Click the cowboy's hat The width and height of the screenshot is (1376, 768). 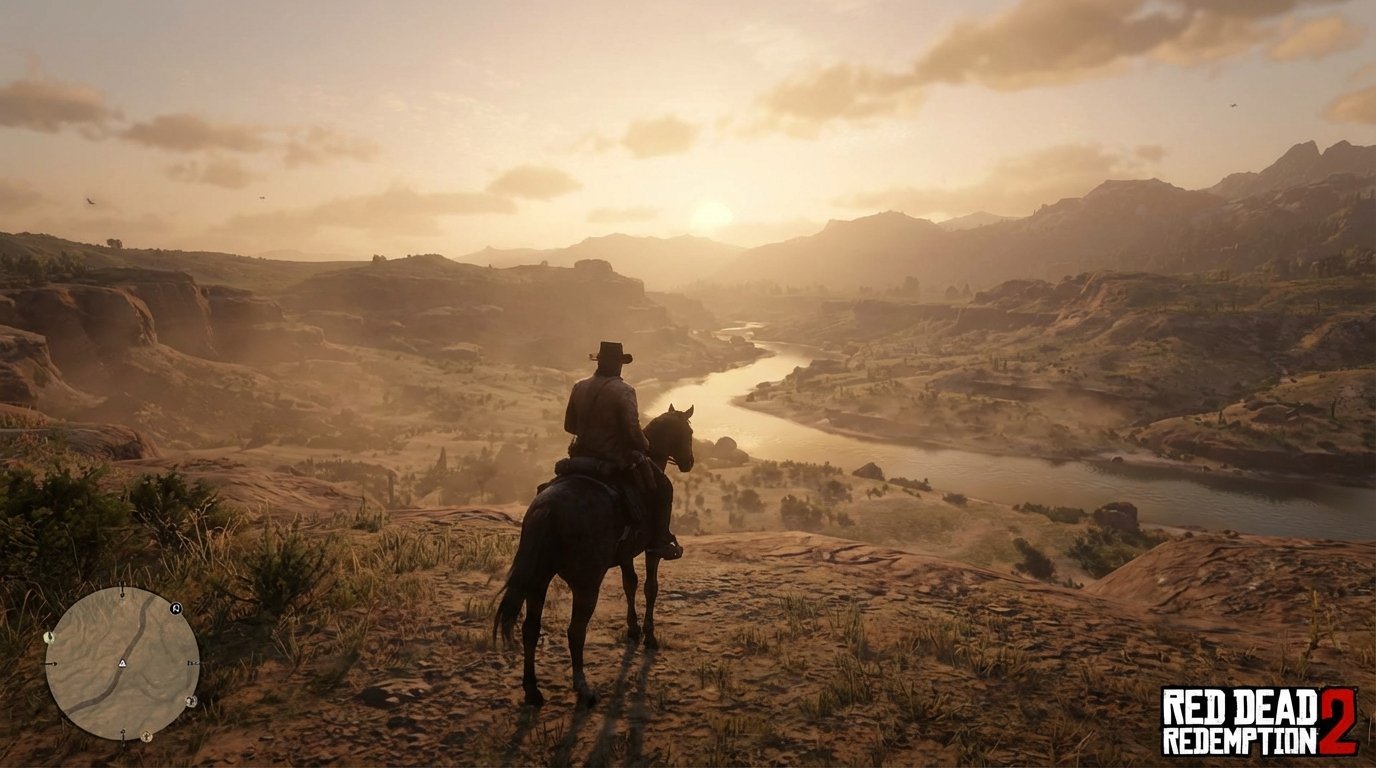tap(609, 351)
